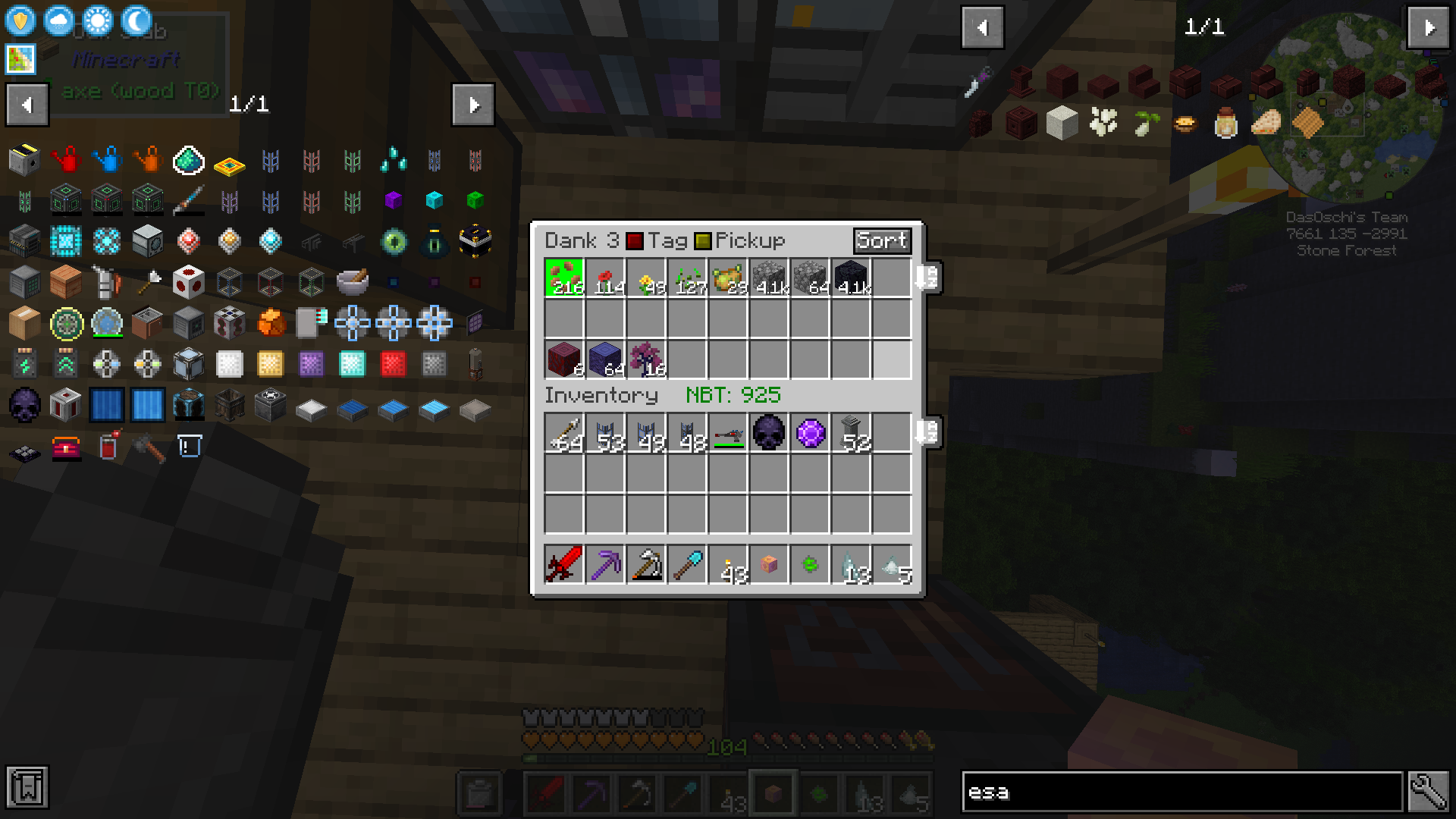Click the next page arrow of JEI item list
The height and width of the screenshot is (819, 1456).
[472, 105]
